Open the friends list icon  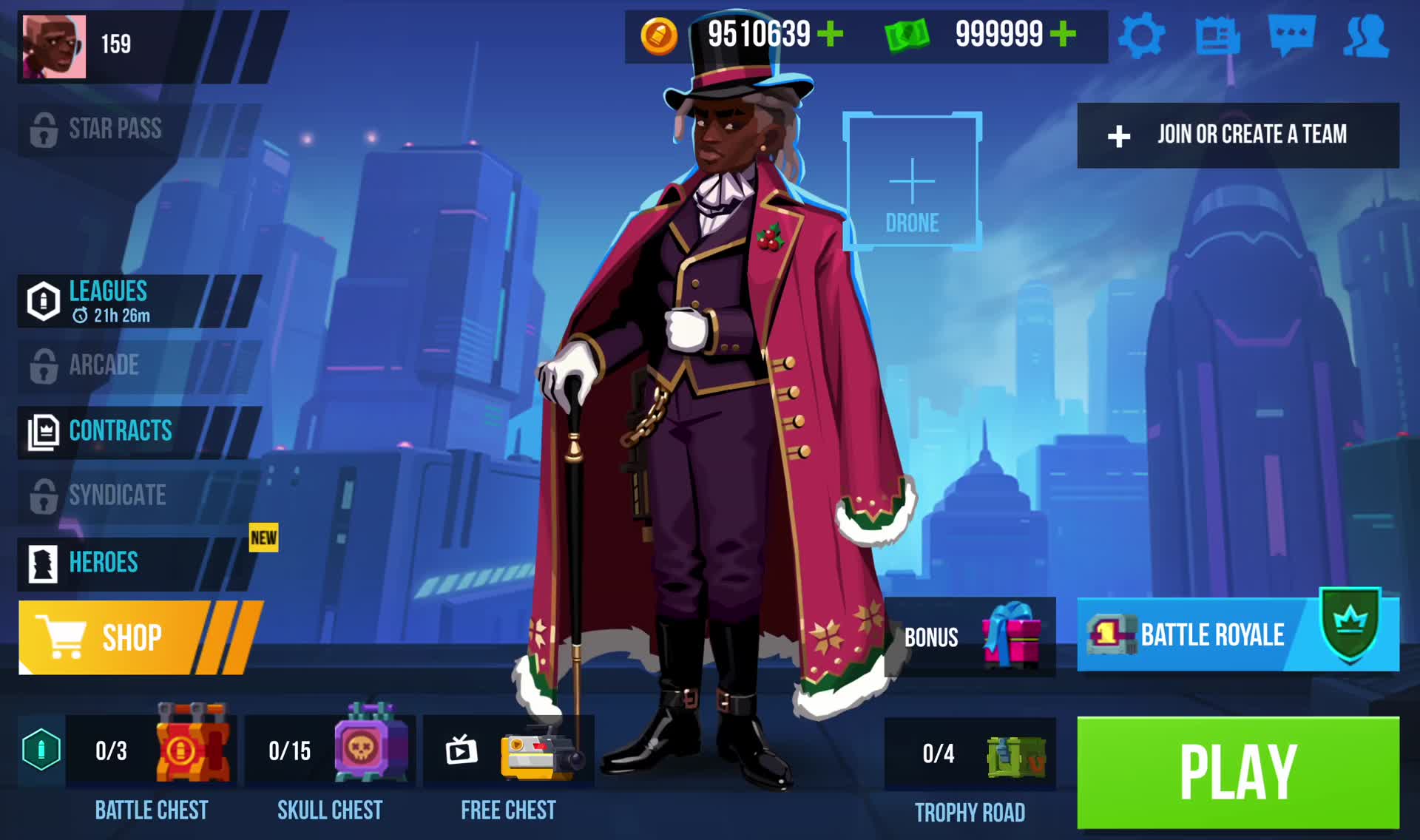tap(1366, 35)
